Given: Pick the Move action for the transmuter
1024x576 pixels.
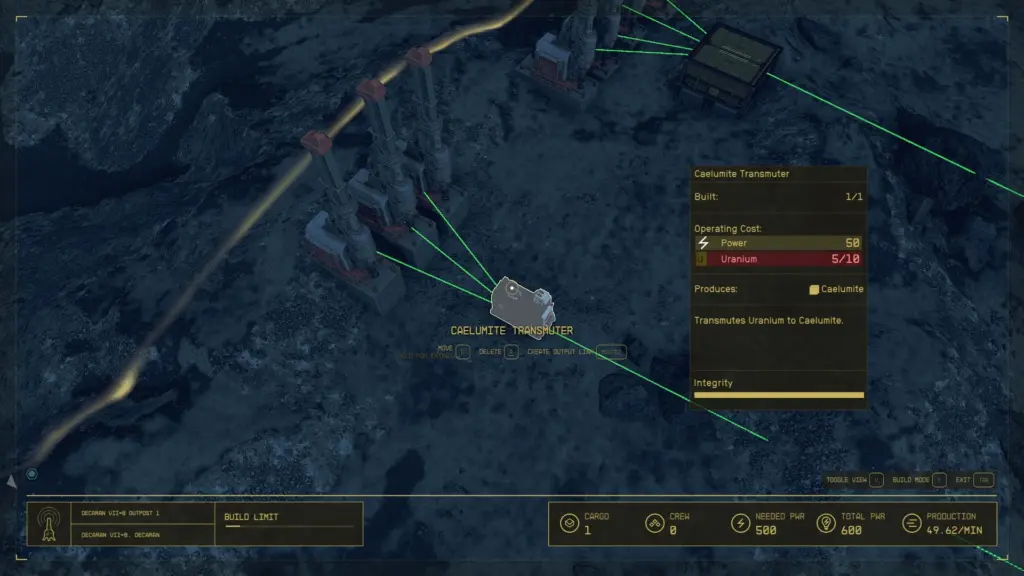Looking at the screenshot, I should coord(463,351).
